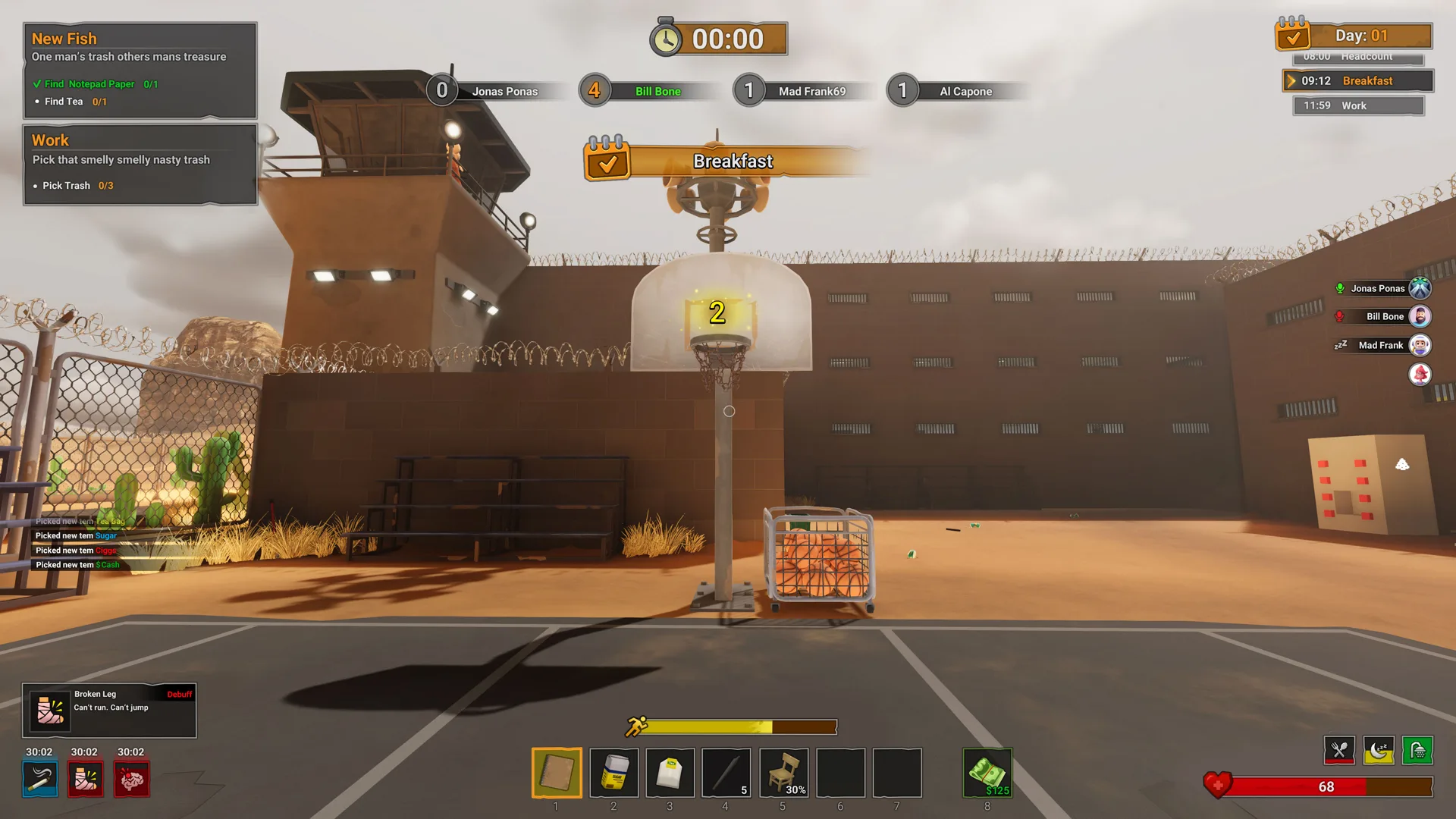Toggle the checked Breakfast calendar marker
Viewport: 1456px width, 819px height.
606,161
